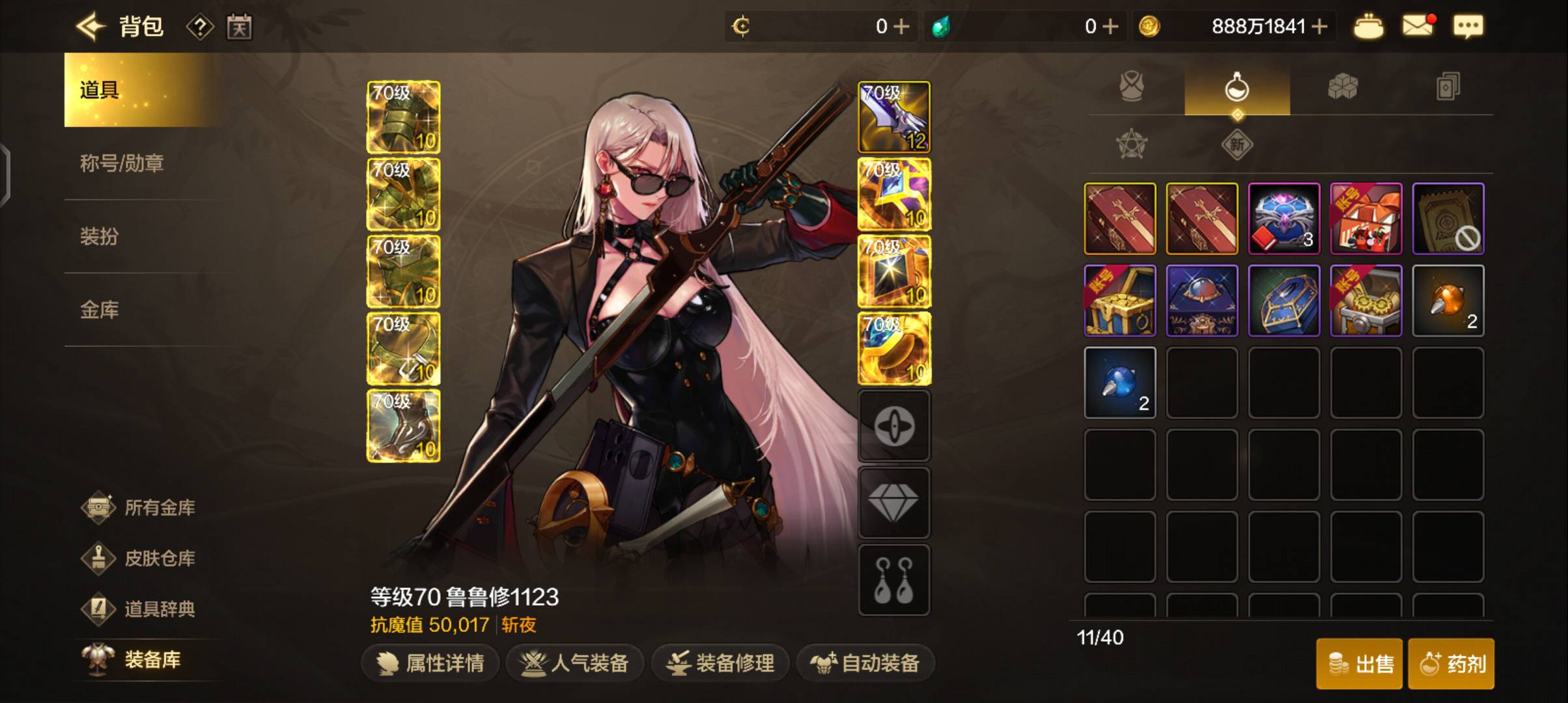Open the 药剂 potion button
Screen dimensions: 1568x703
(1451, 664)
